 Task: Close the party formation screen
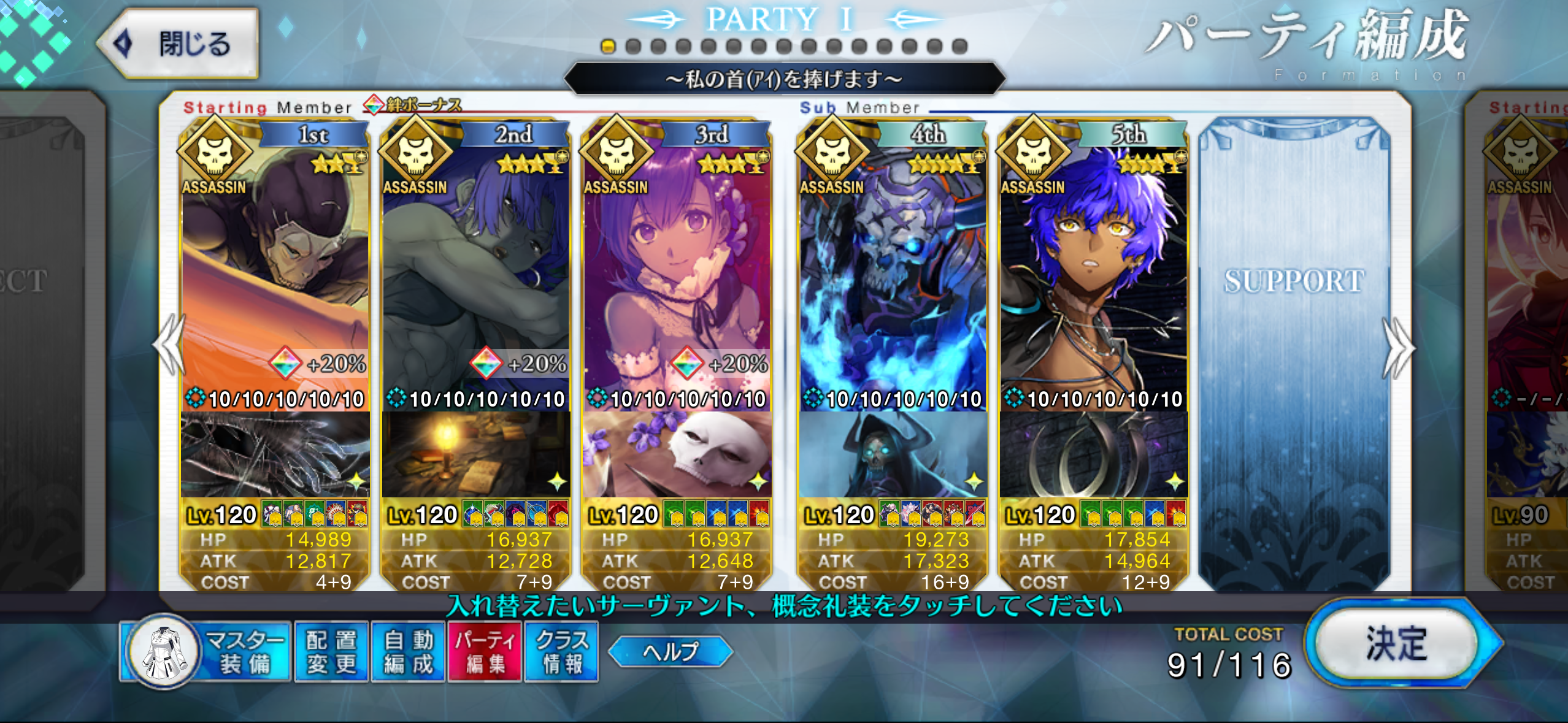point(179,44)
